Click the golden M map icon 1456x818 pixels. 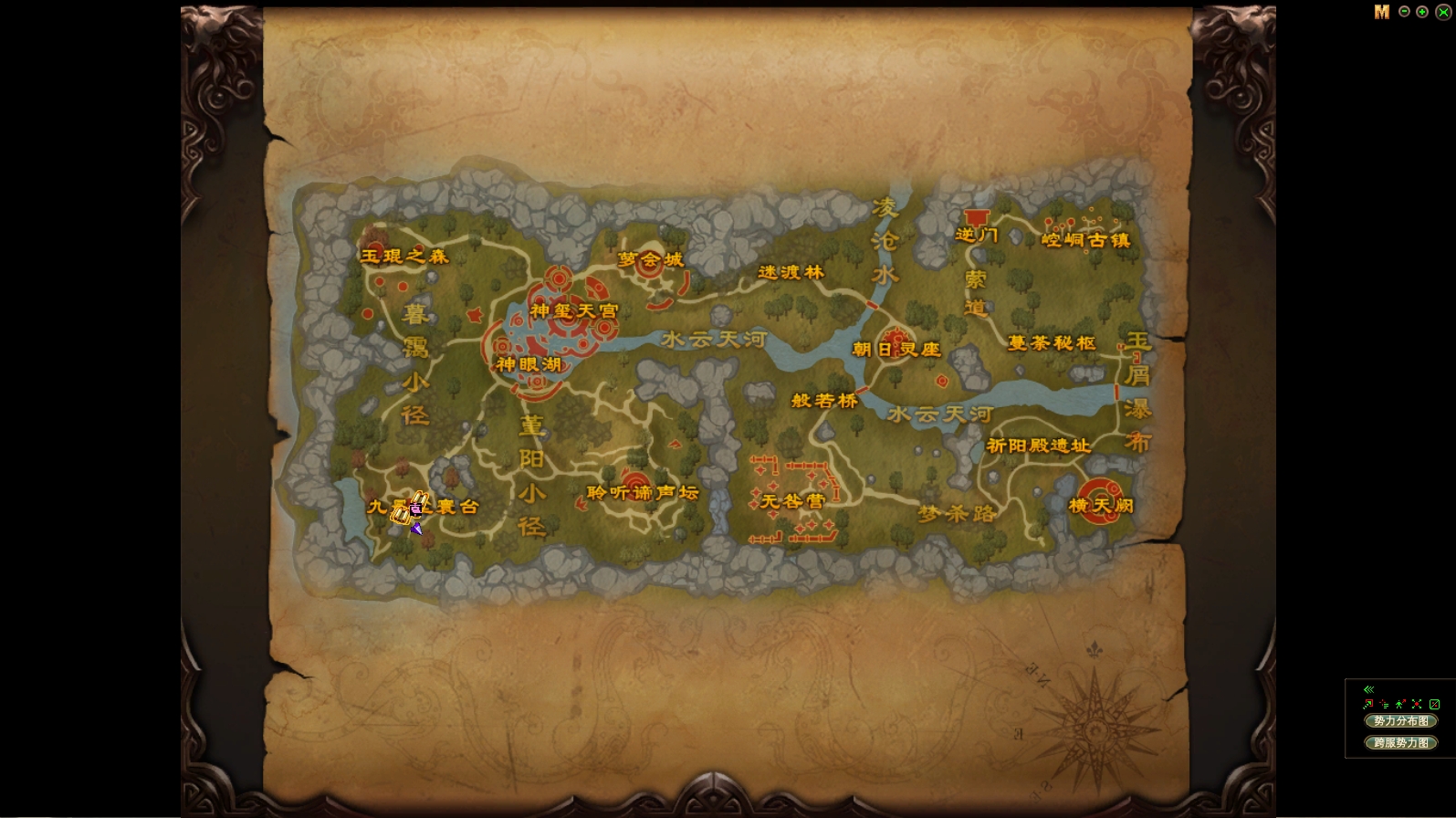1382,12
